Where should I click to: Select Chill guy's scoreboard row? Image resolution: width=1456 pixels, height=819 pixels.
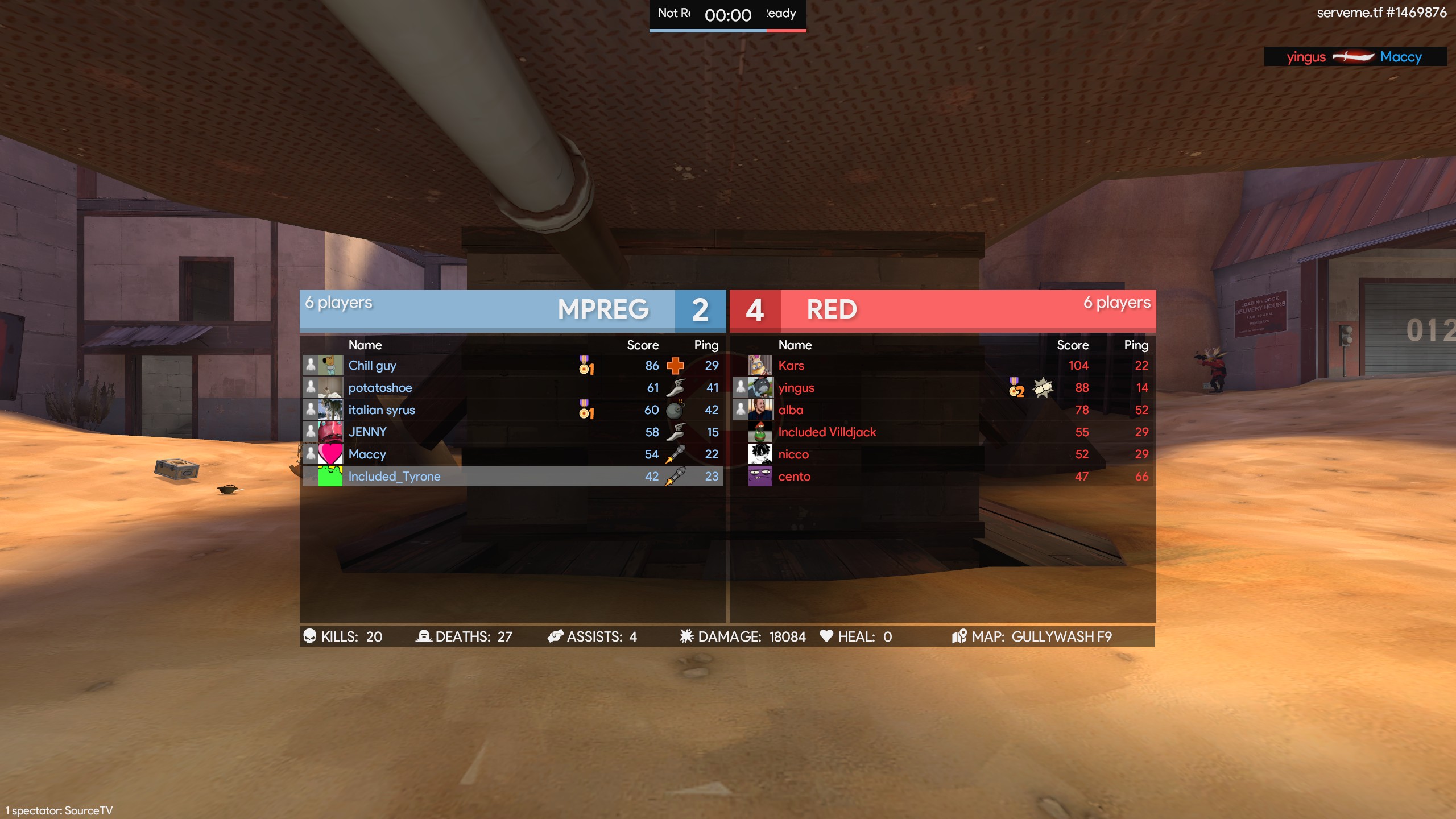click(x=372, y=366)
